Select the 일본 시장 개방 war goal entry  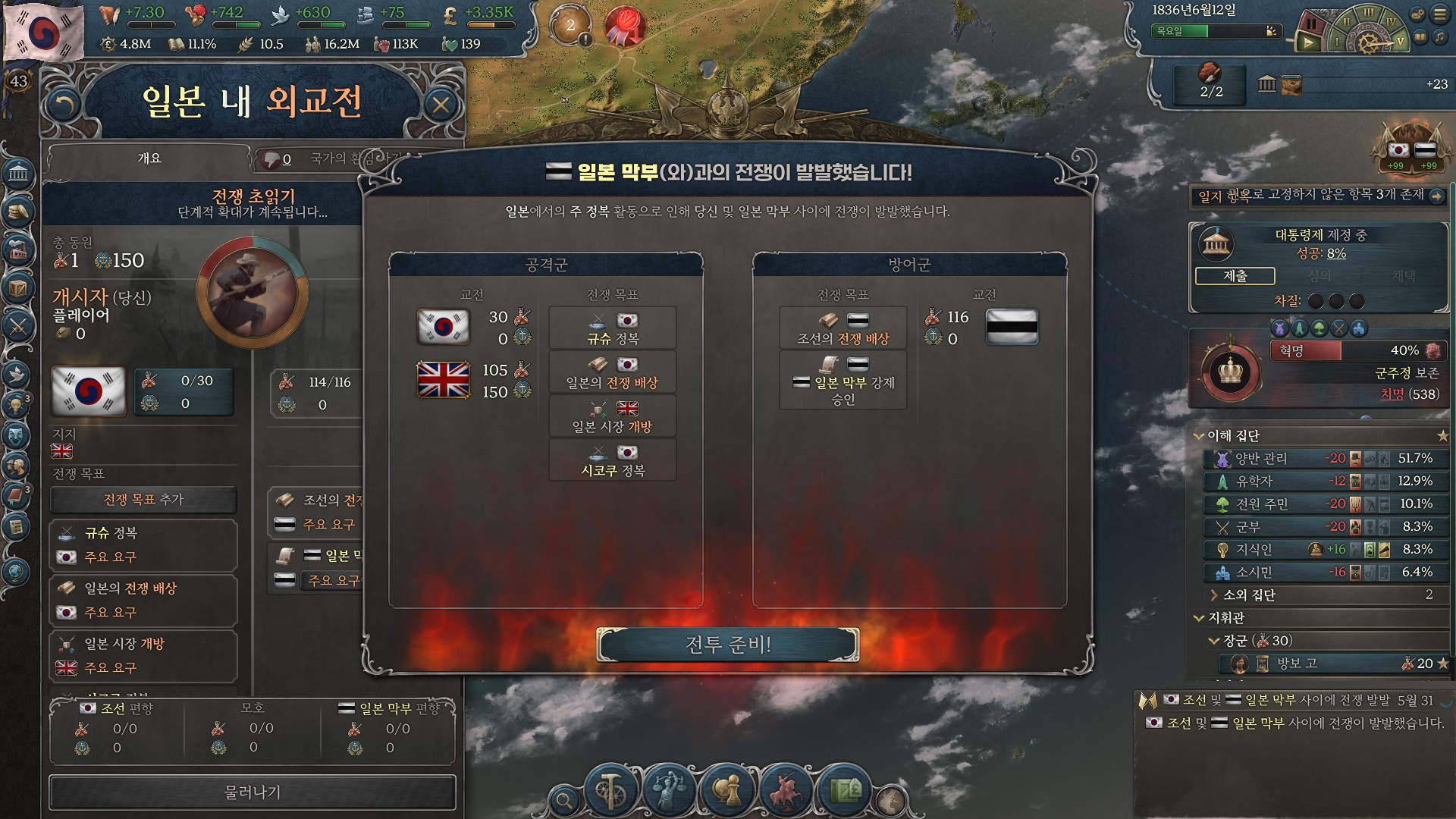pos(143,655)
